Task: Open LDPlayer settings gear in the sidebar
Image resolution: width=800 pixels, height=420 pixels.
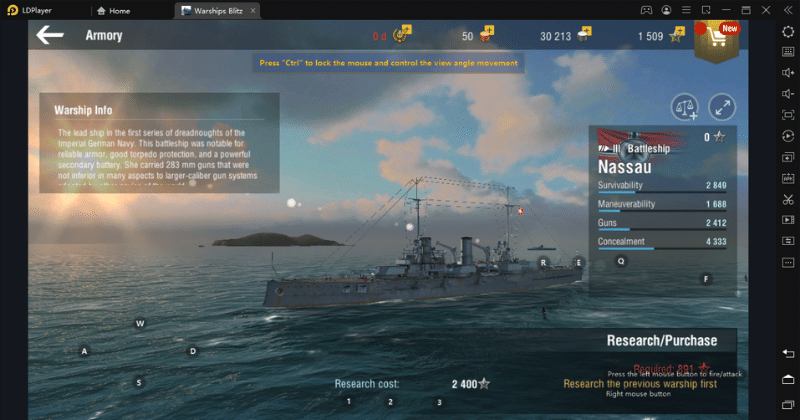Action: click(x=788, y=32)
